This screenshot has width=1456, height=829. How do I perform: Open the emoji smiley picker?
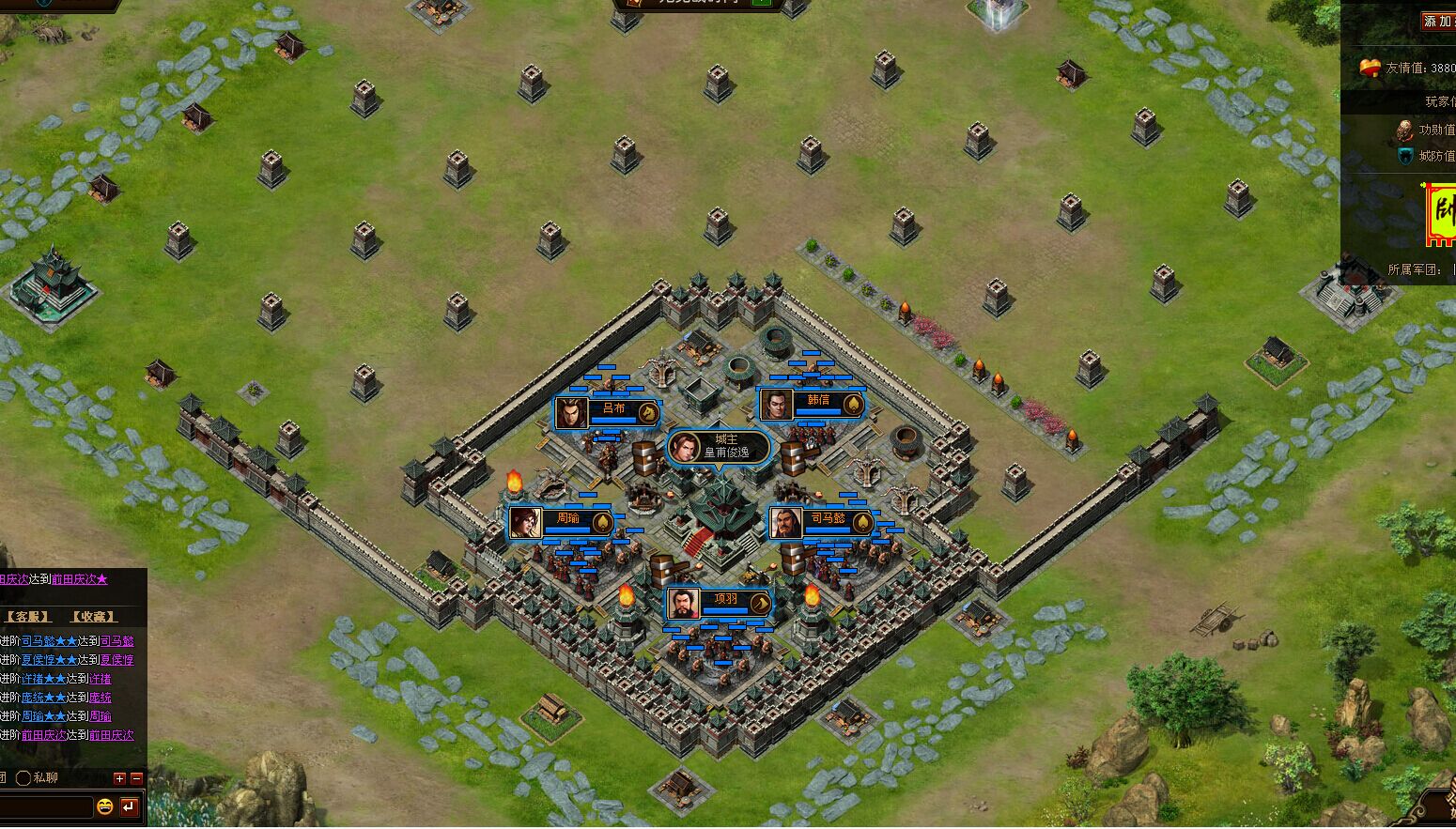pos(105,806)
